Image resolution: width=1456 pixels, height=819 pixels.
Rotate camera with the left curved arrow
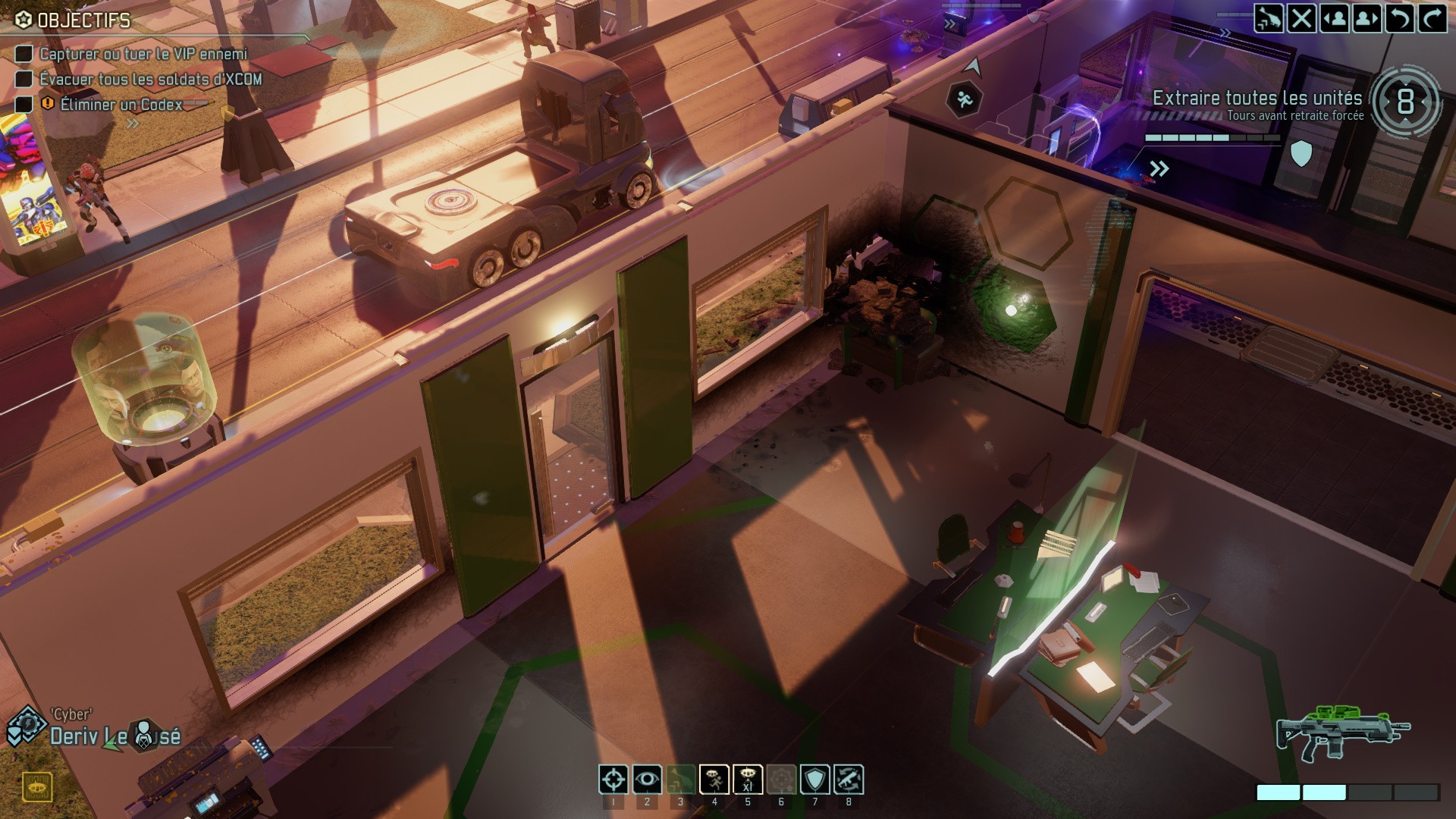click(1400, 18)
